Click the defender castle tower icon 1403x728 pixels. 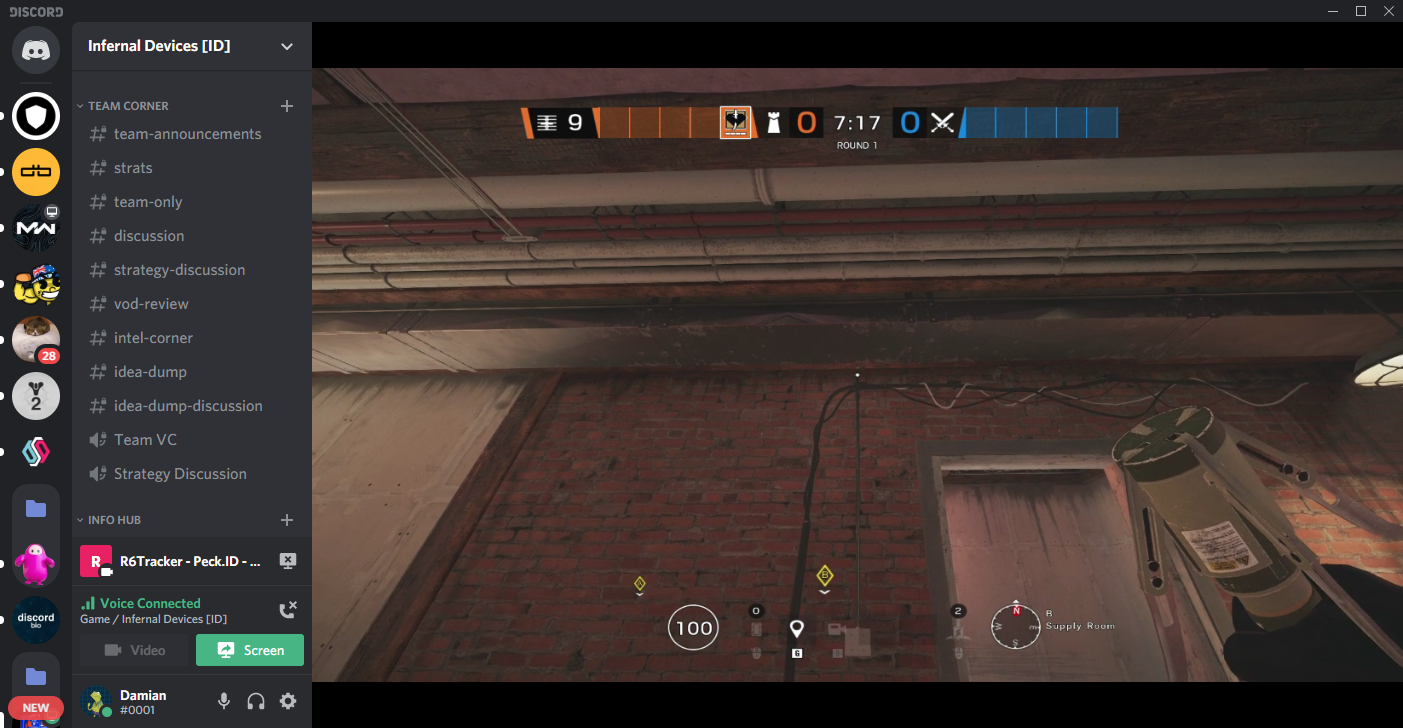pos(773,123)
